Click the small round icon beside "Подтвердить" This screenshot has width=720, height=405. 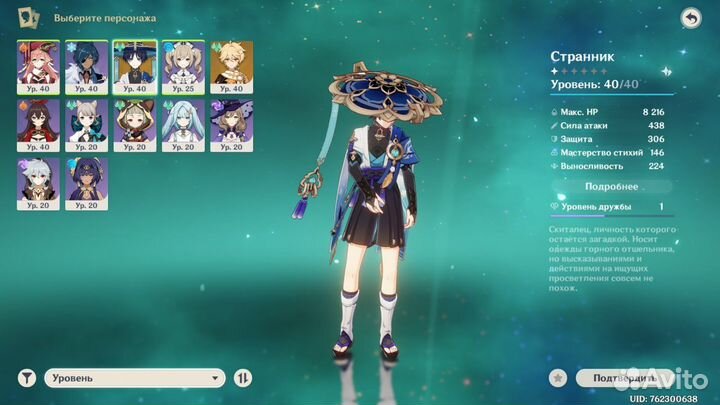tap(560, 378)
